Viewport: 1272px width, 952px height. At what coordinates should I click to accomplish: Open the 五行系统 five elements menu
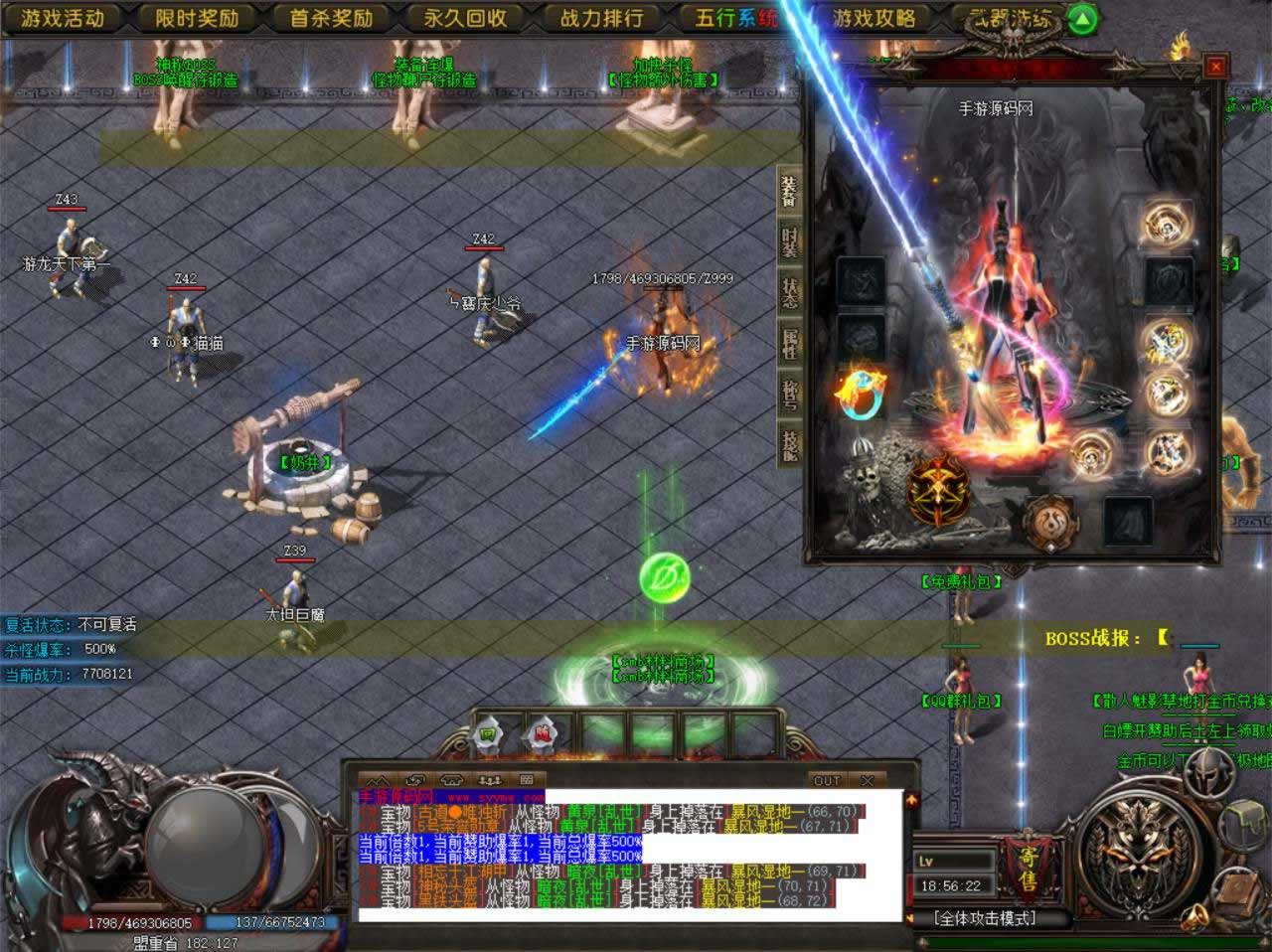click(x=735, y=18)
